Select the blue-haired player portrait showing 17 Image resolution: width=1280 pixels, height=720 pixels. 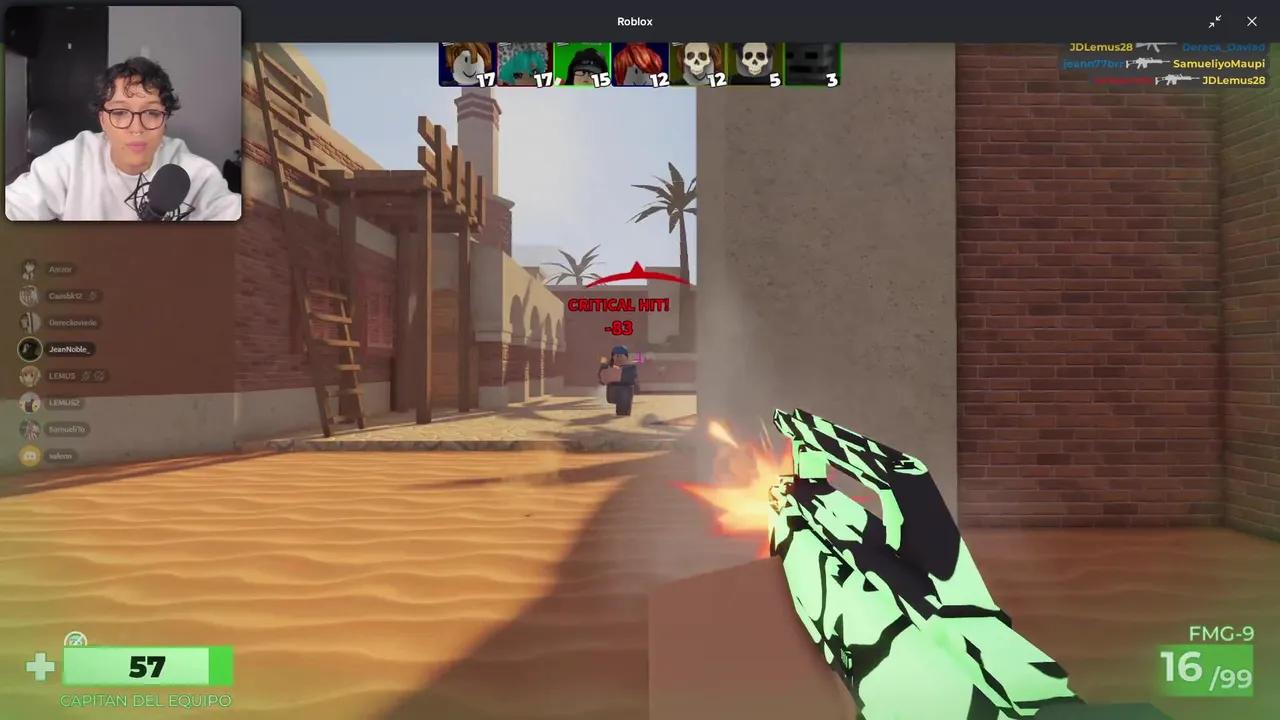(x=524, y=62)
